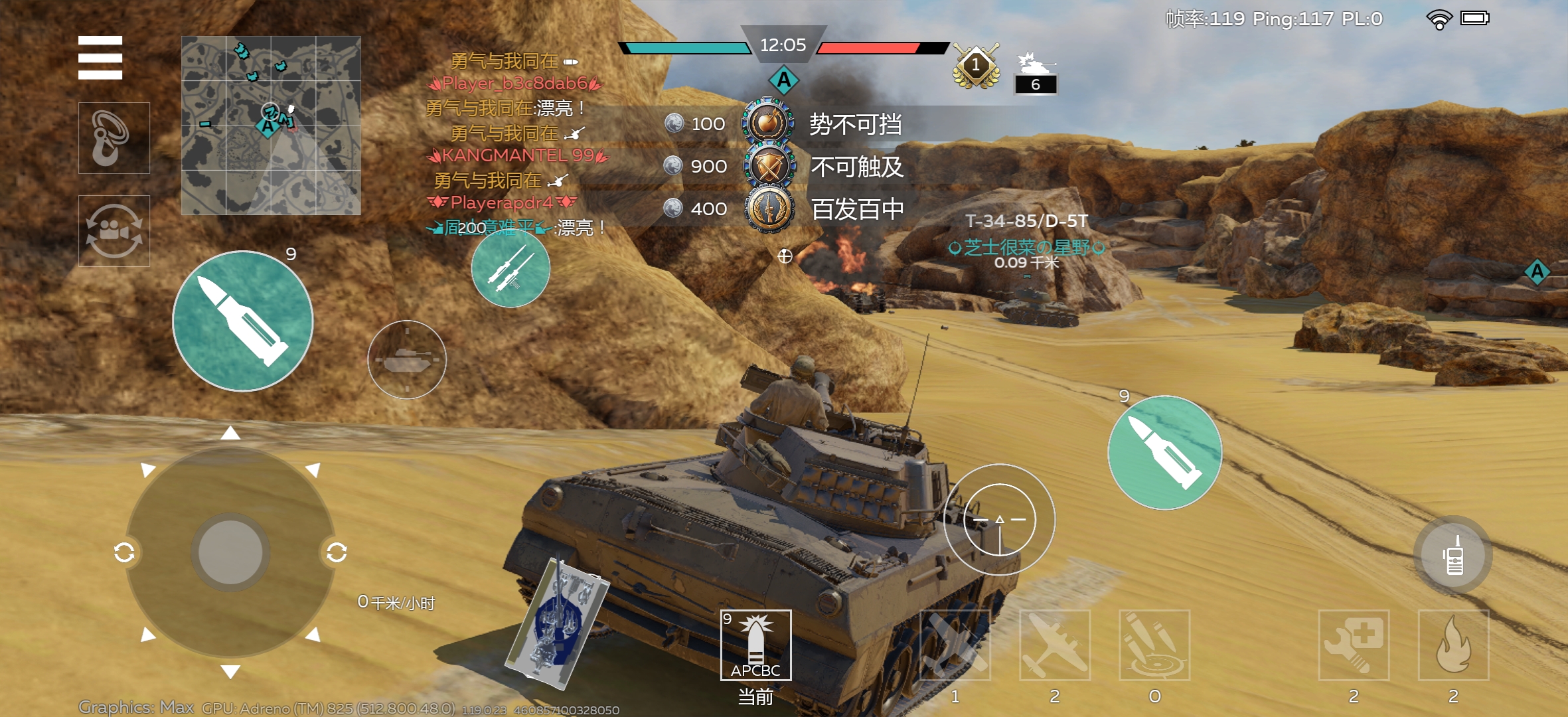Select the aircraft slot with count 2

pyautogui.click(x=1055, y=645)
